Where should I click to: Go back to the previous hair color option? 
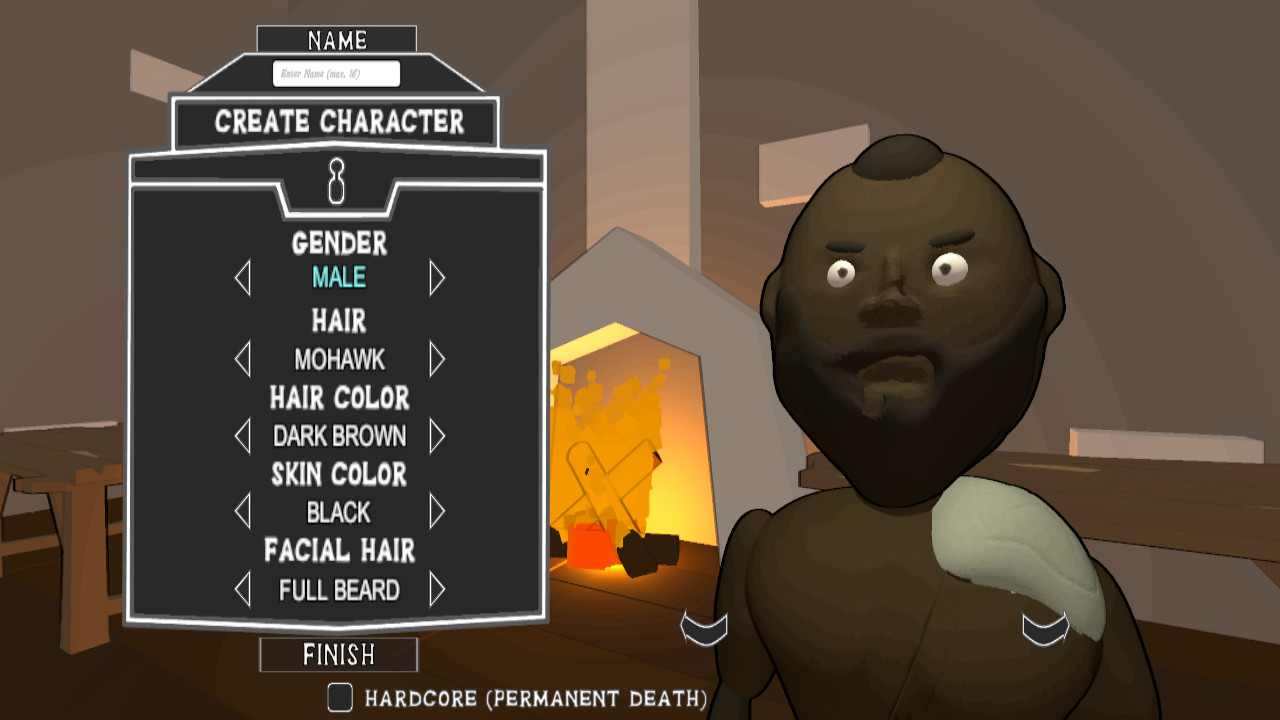pos(240,437)
